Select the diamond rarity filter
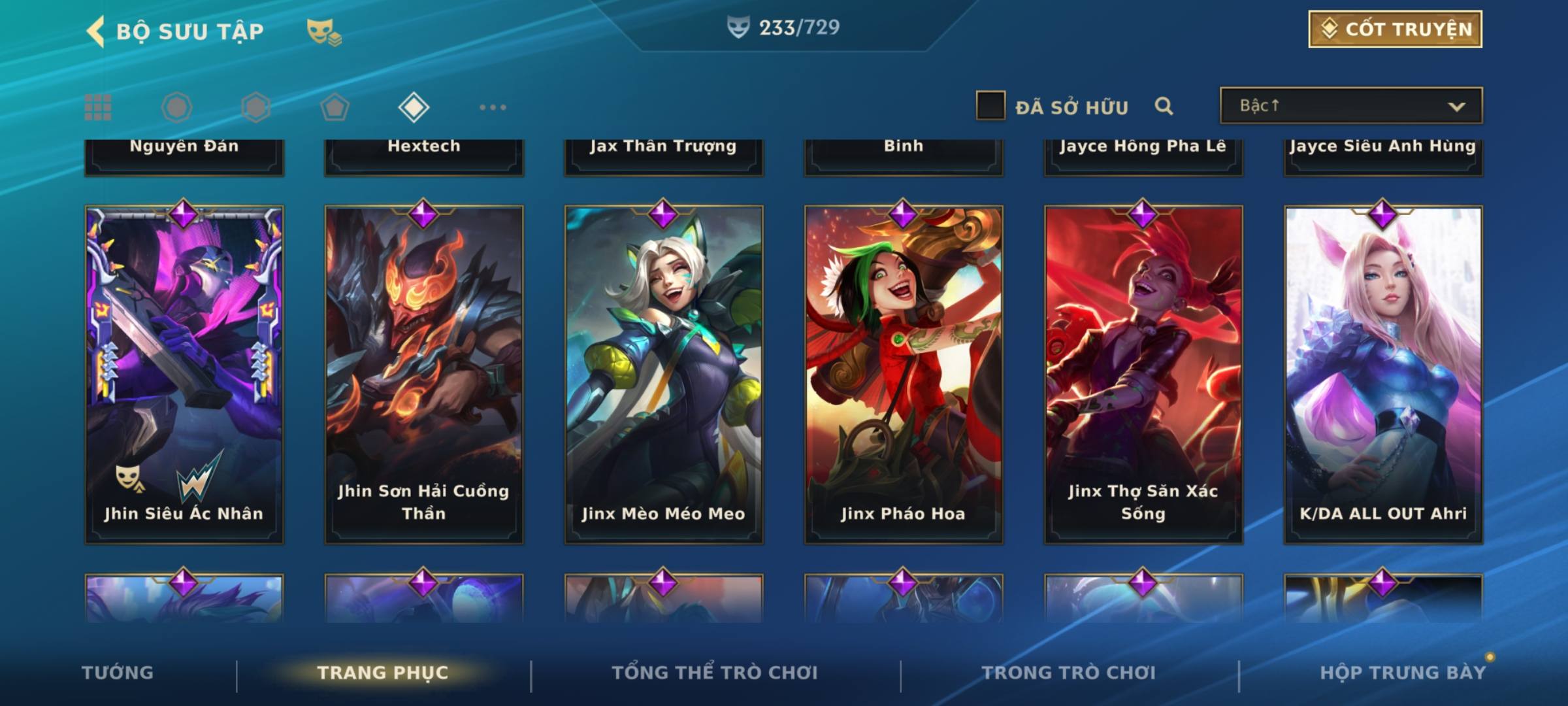This screenshot has height=706, width=1568. (414, 107)
